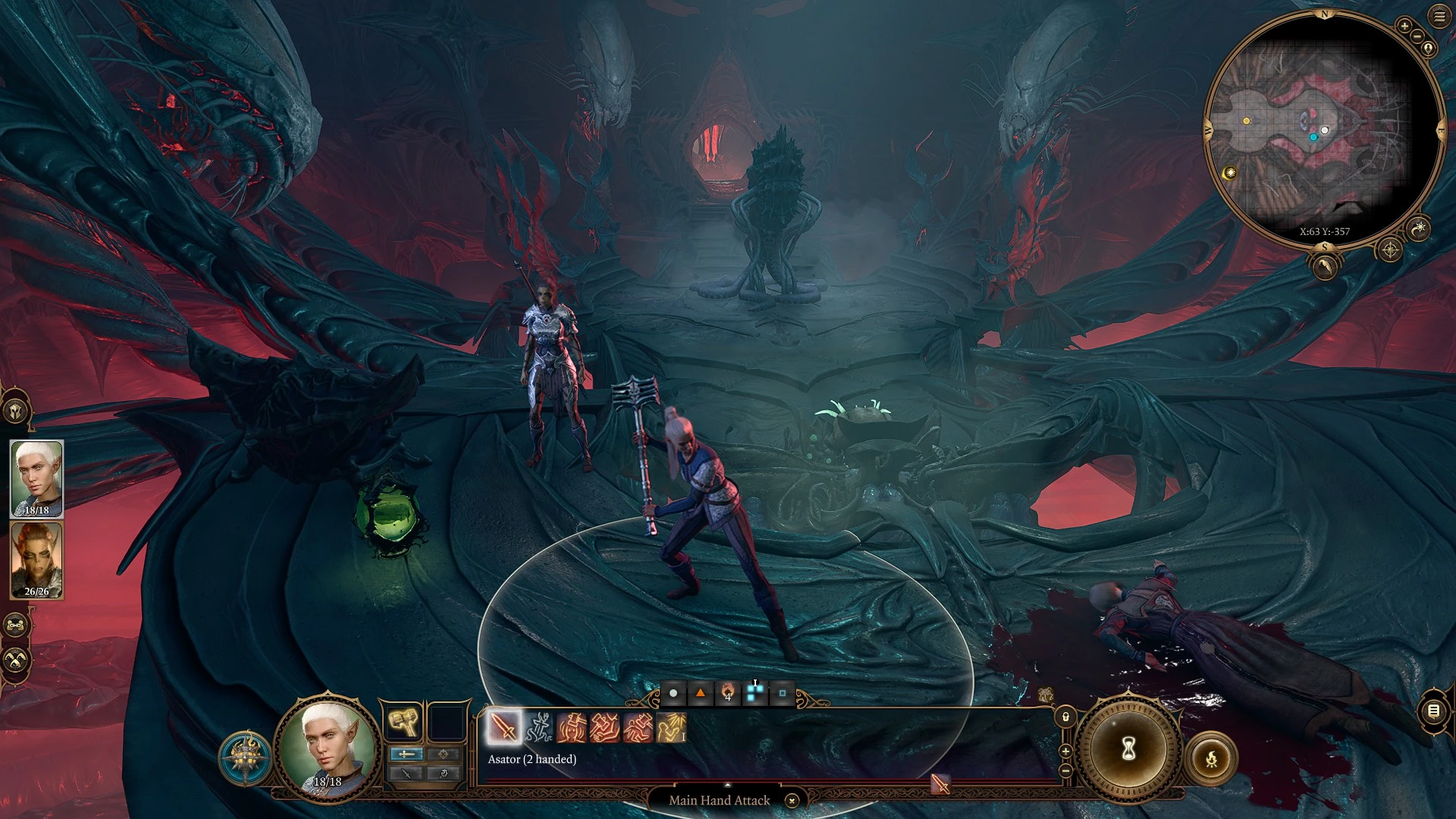This screenshot has height=819, width=1456.
Task: Zoom in on the minimap
Action: click(1404, 27)
